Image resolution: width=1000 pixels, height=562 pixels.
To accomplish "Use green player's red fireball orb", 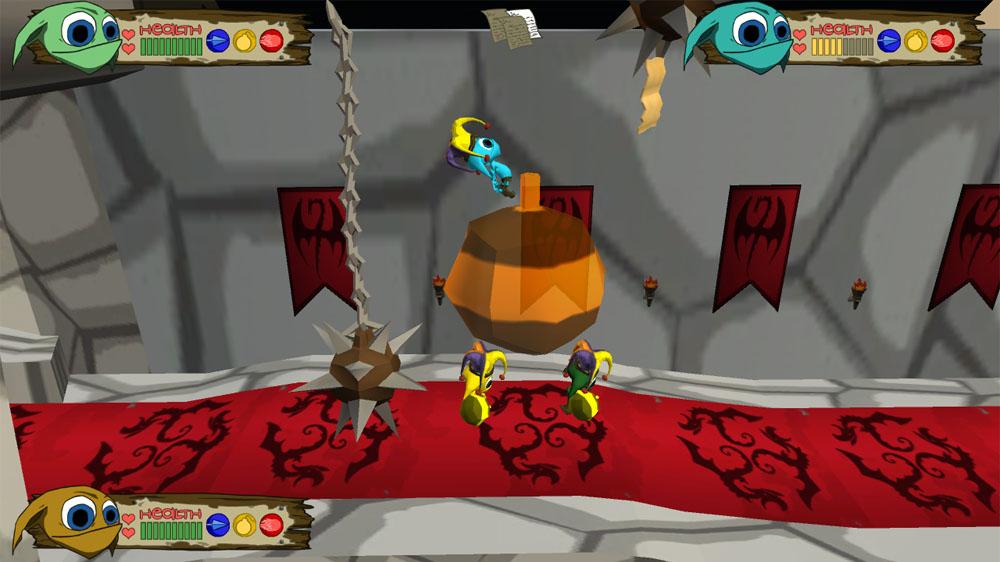I will click(272, 41).
